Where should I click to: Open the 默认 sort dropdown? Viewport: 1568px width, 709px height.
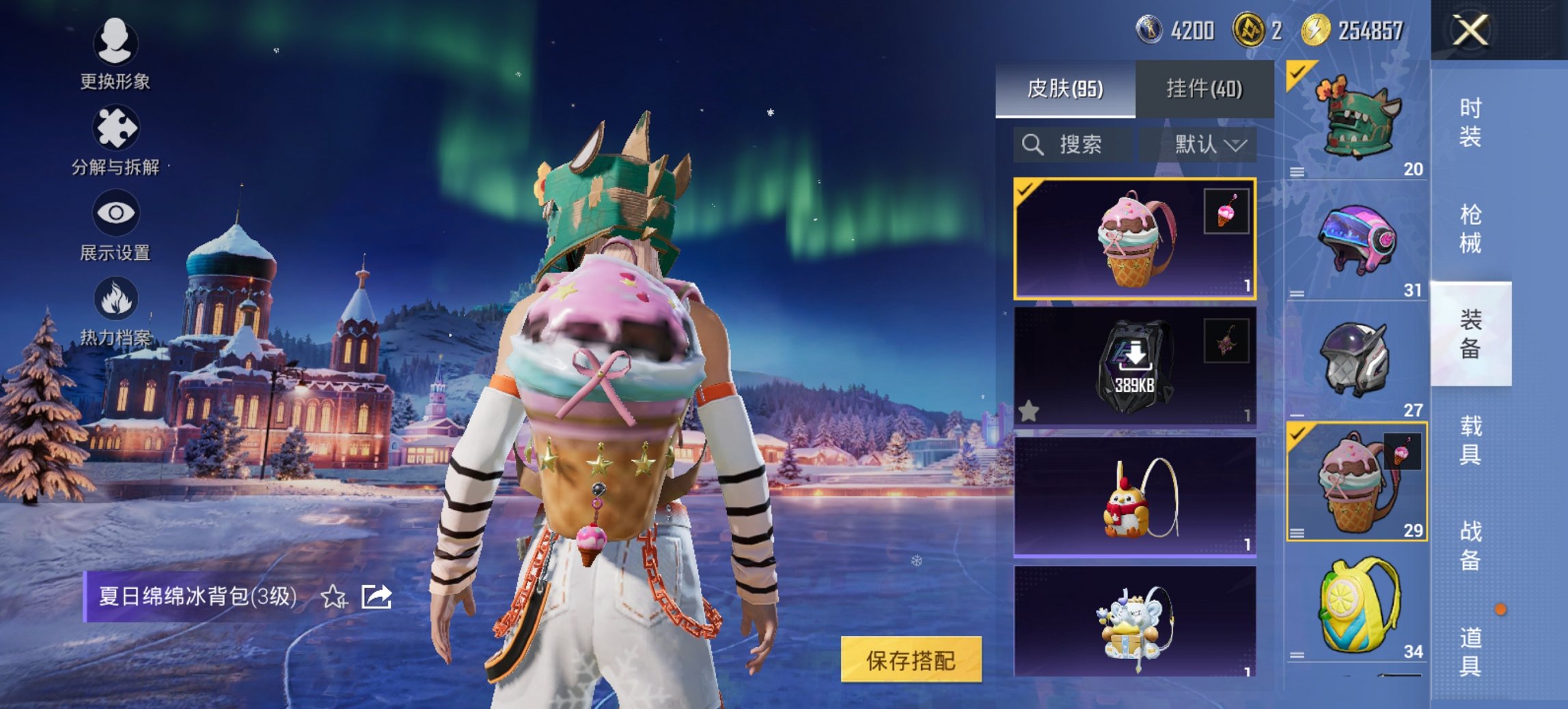[1209, 145]
